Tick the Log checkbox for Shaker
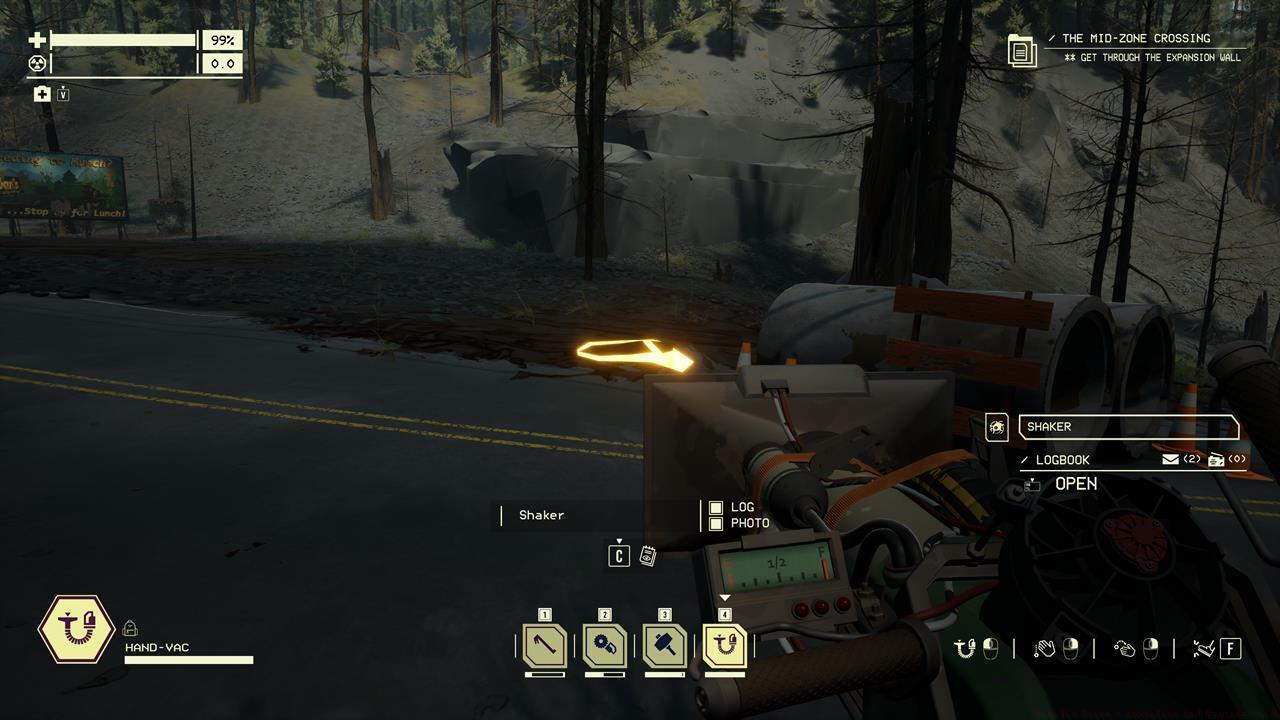Screen dimensions: 1280x720 click(x=716, y=508)
